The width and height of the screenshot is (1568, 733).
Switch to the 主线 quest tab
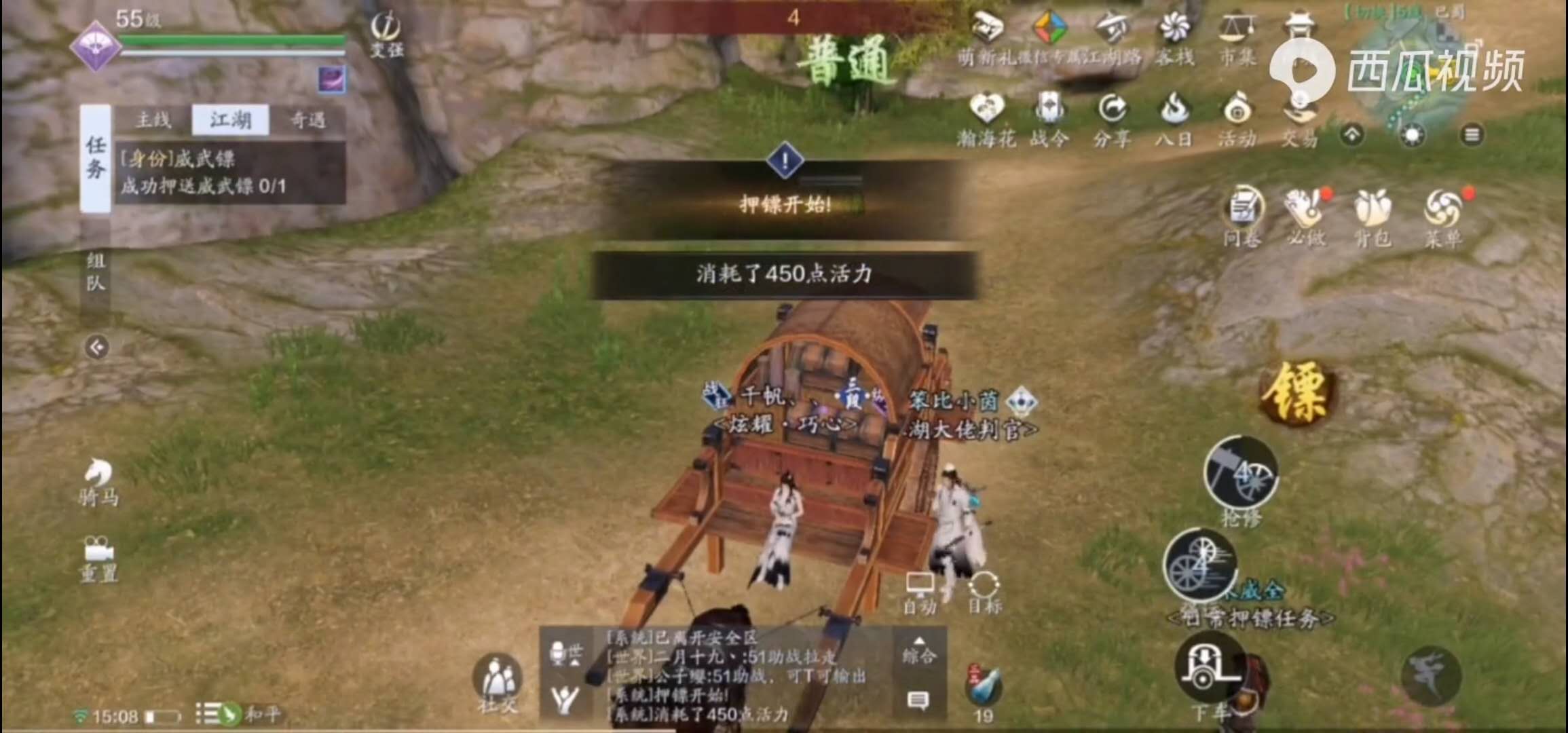tap(155, 120)
